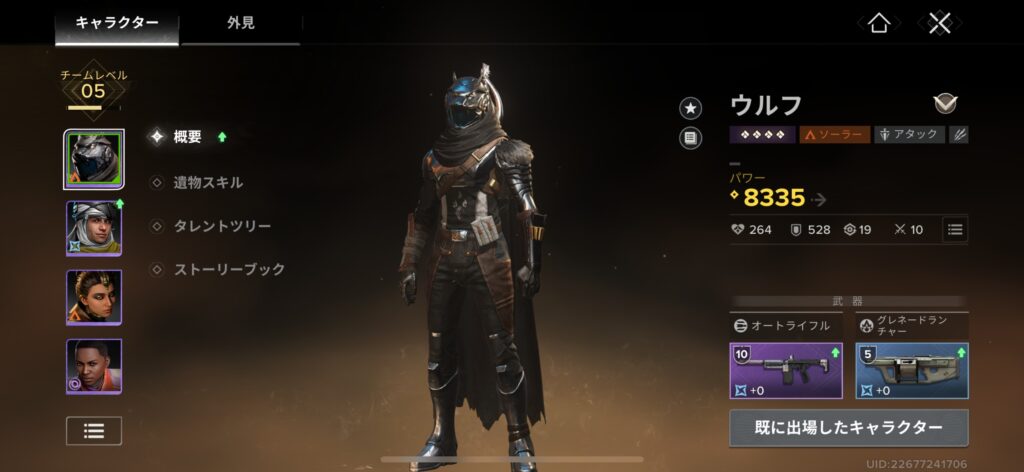
Task: Pick the curly-haired woman character portrait
Action: [94, 297]
